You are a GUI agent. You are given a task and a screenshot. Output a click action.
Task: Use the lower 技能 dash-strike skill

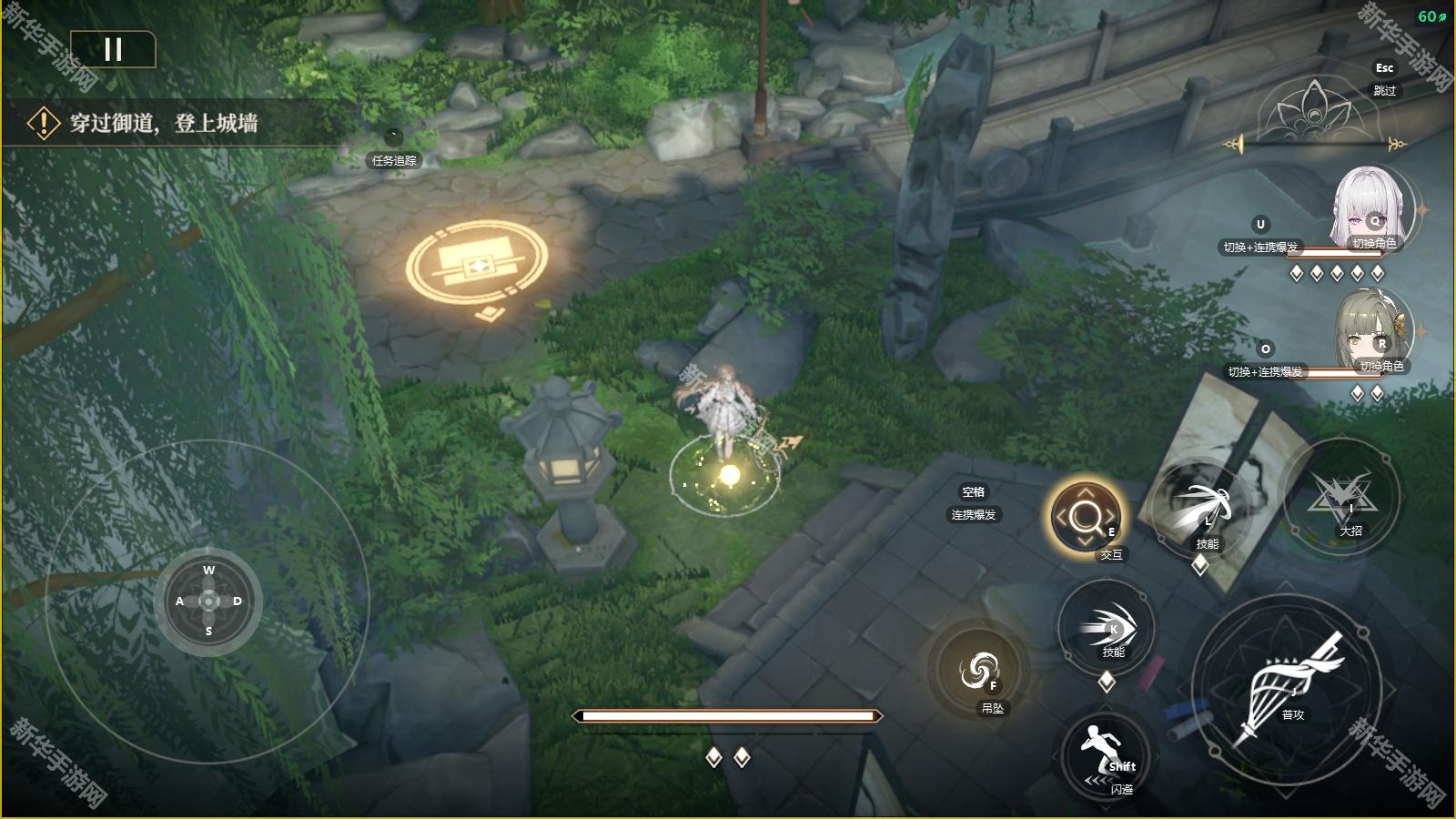tap(1107, 628)
